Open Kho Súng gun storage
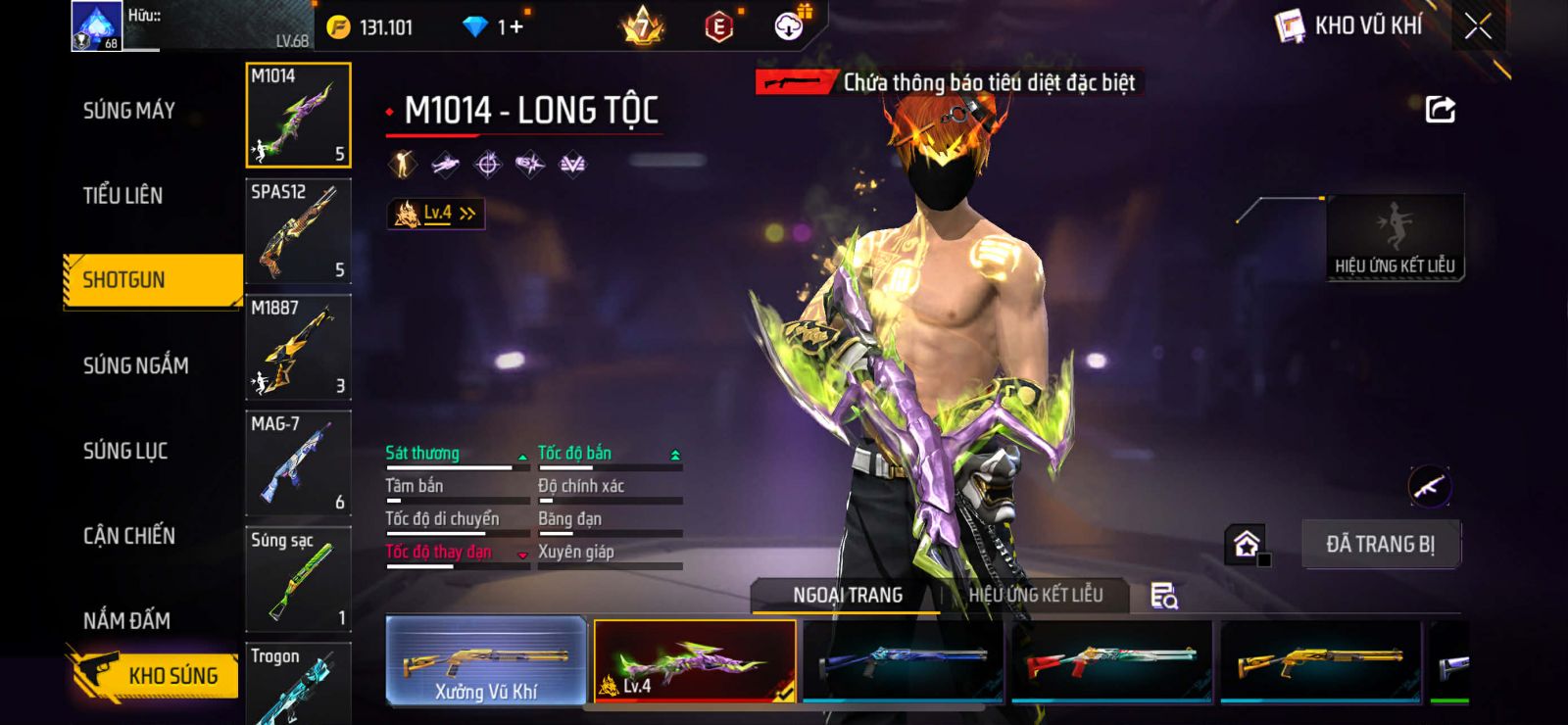The width and height of the screenshot is (1568, 725). [155, 675]
